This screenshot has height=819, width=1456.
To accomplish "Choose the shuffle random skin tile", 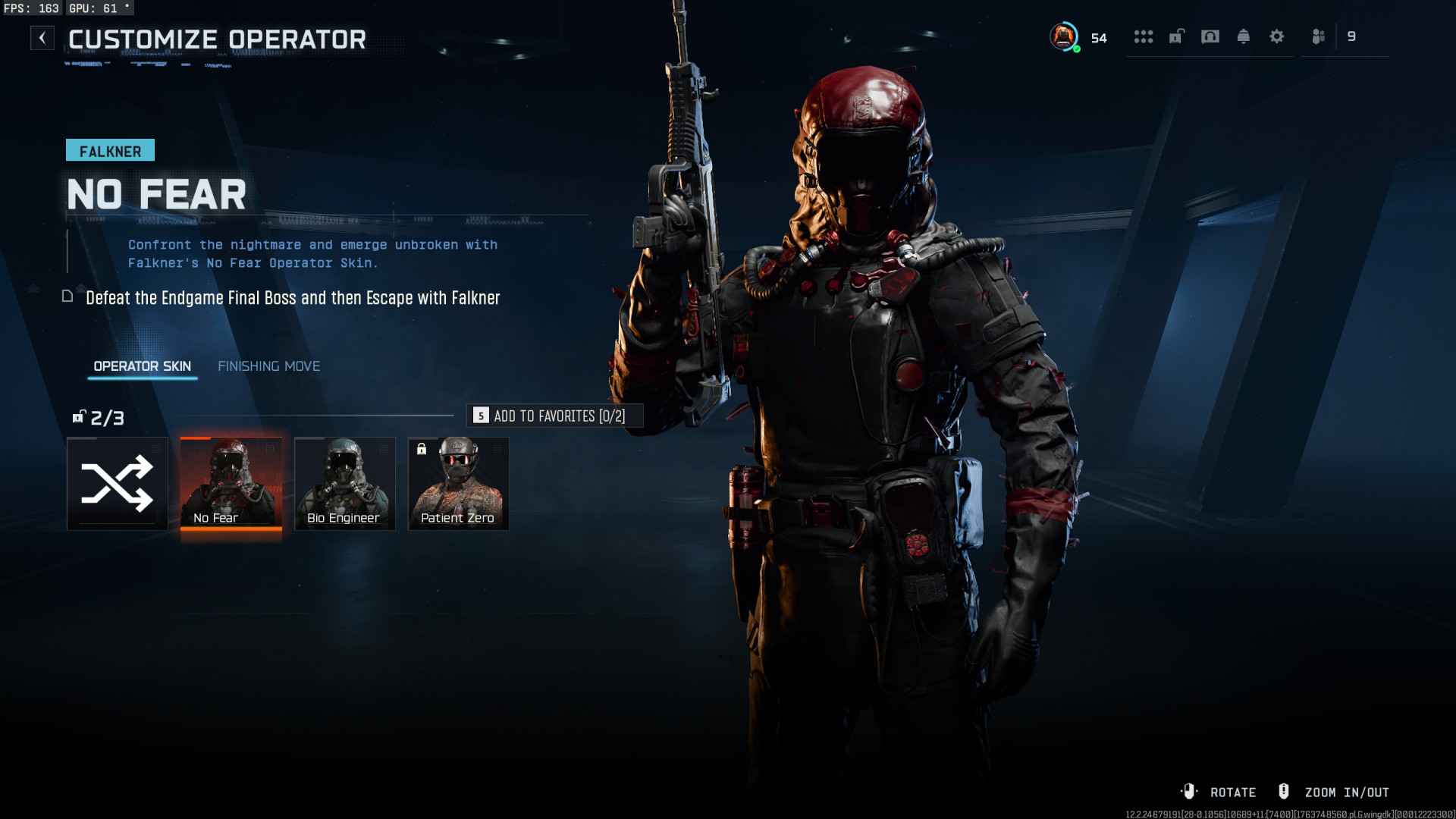I will [118, 484].
